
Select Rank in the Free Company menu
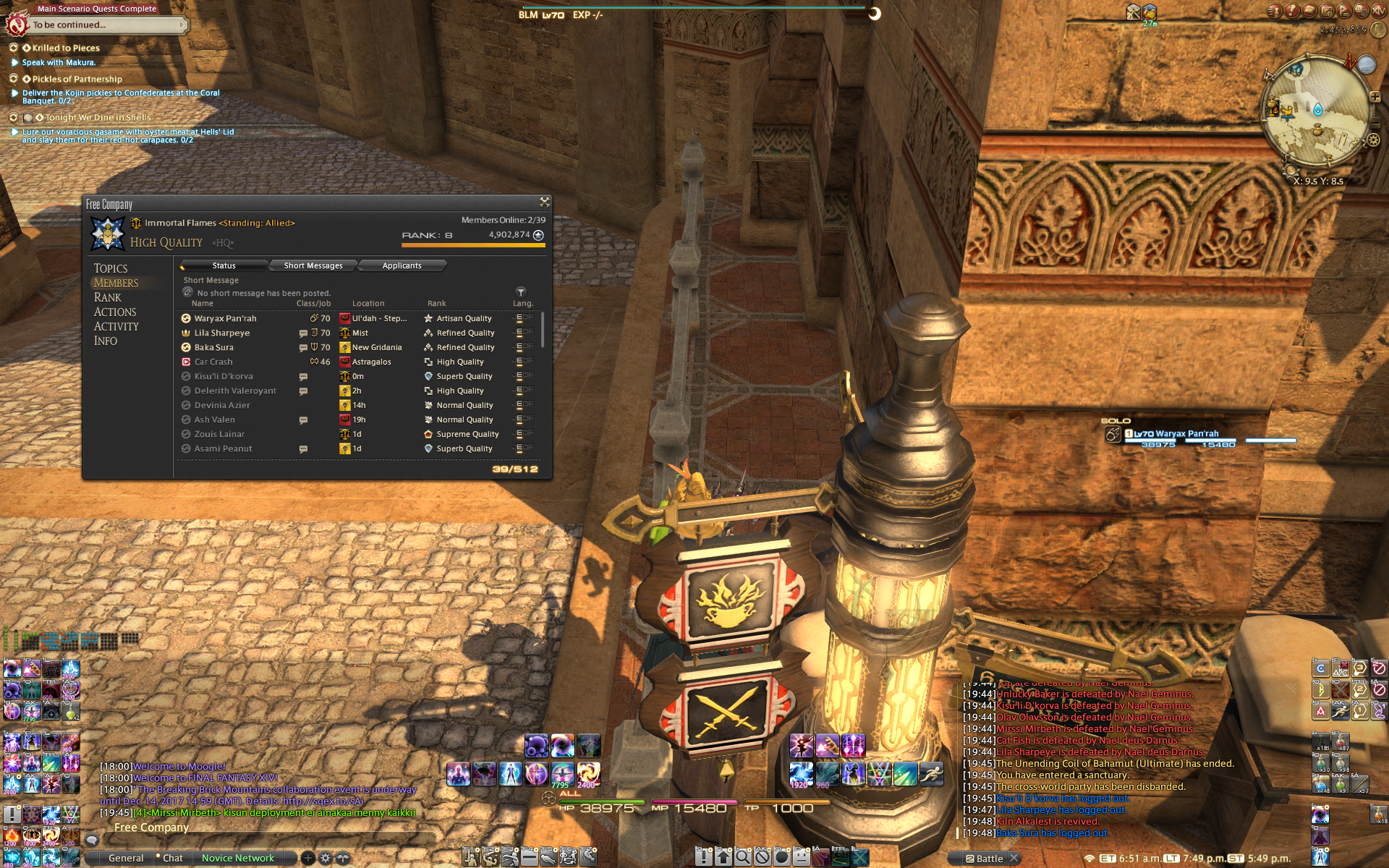108,297
